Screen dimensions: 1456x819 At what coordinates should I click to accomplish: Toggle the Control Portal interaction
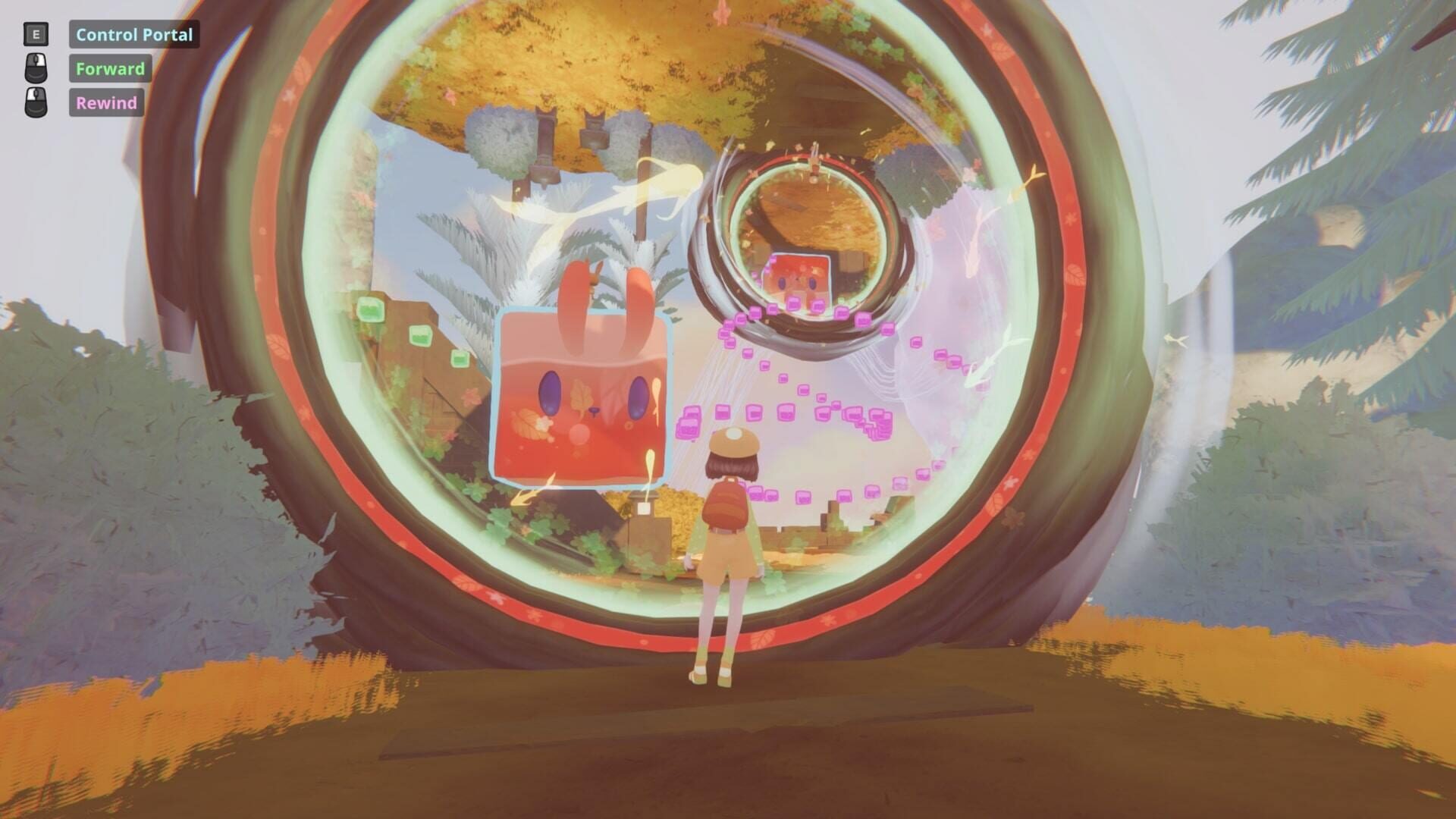point(133,34)
